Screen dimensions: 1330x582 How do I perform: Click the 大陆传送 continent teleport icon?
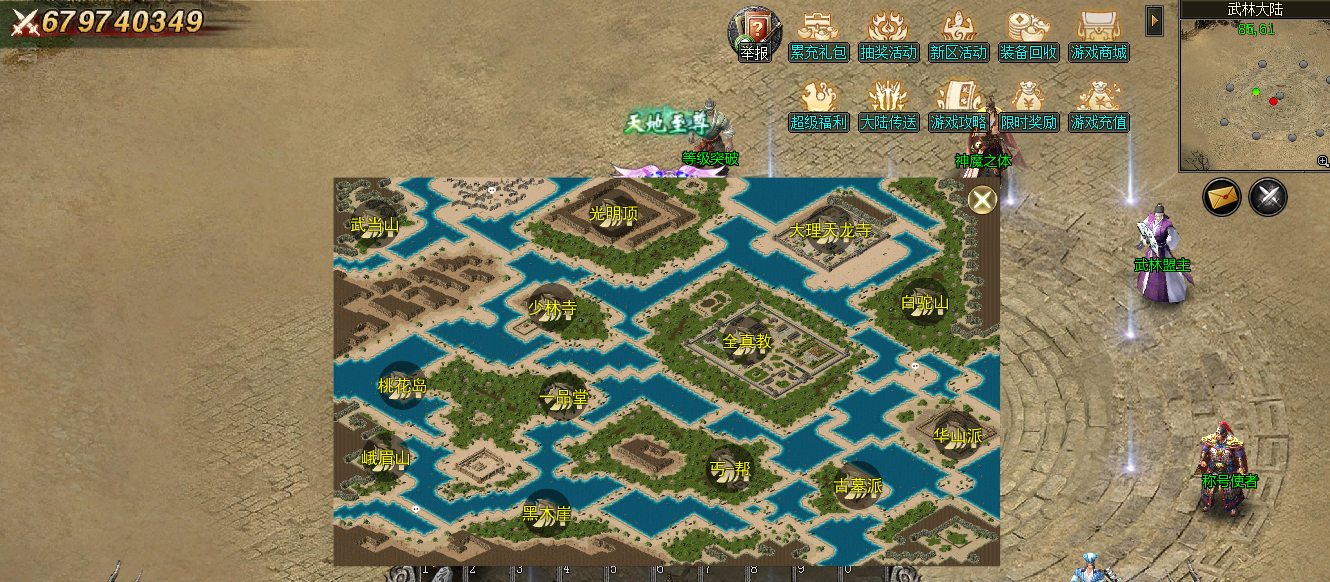click(889, 106)
